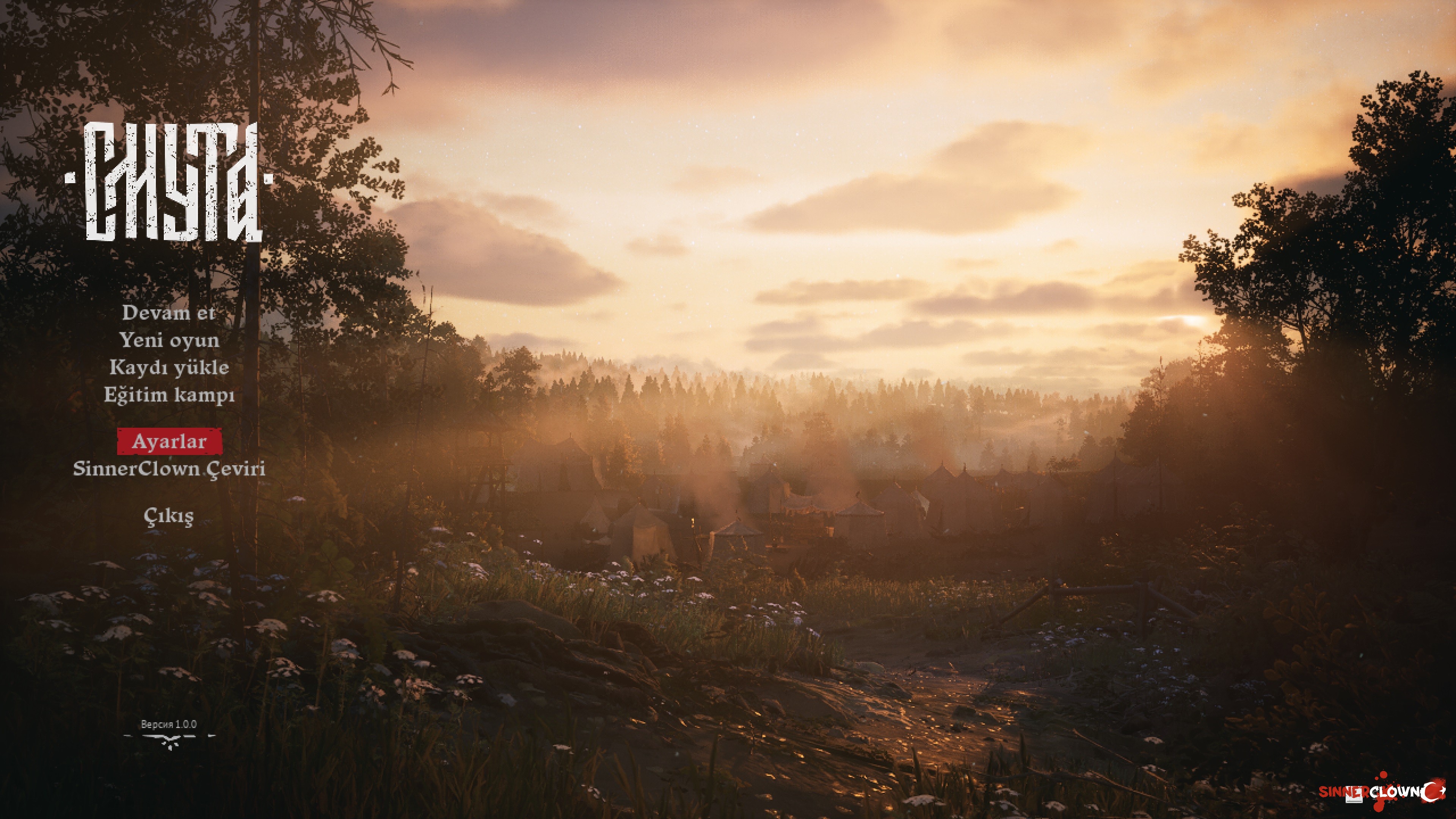Enter the Eğitim kampı training camp
The width and height of the screenshot is (1456, 819).
click(168, 394)
